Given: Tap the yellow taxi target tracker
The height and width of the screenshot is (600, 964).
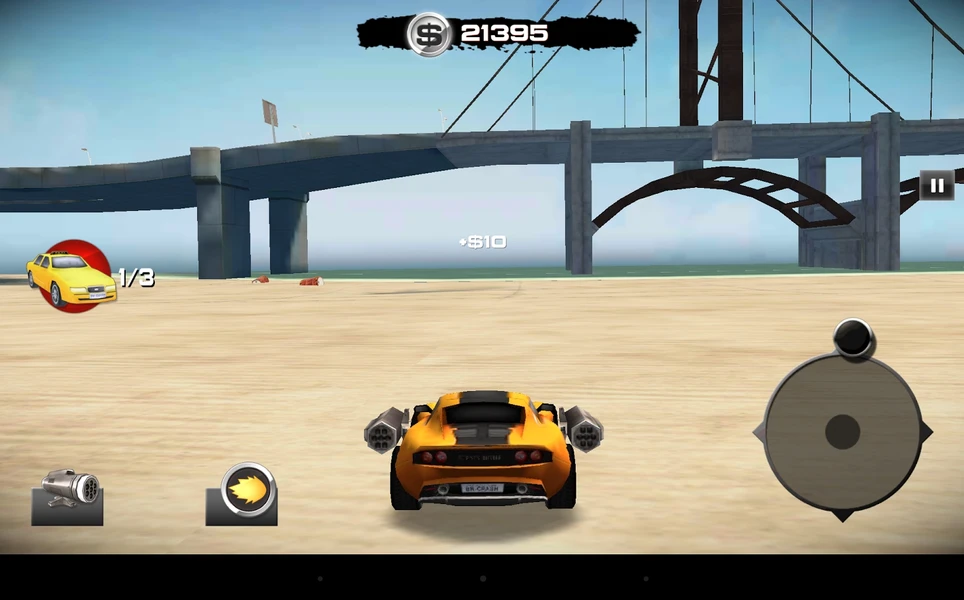Looking at the screenshot, I should coord(70,276).
